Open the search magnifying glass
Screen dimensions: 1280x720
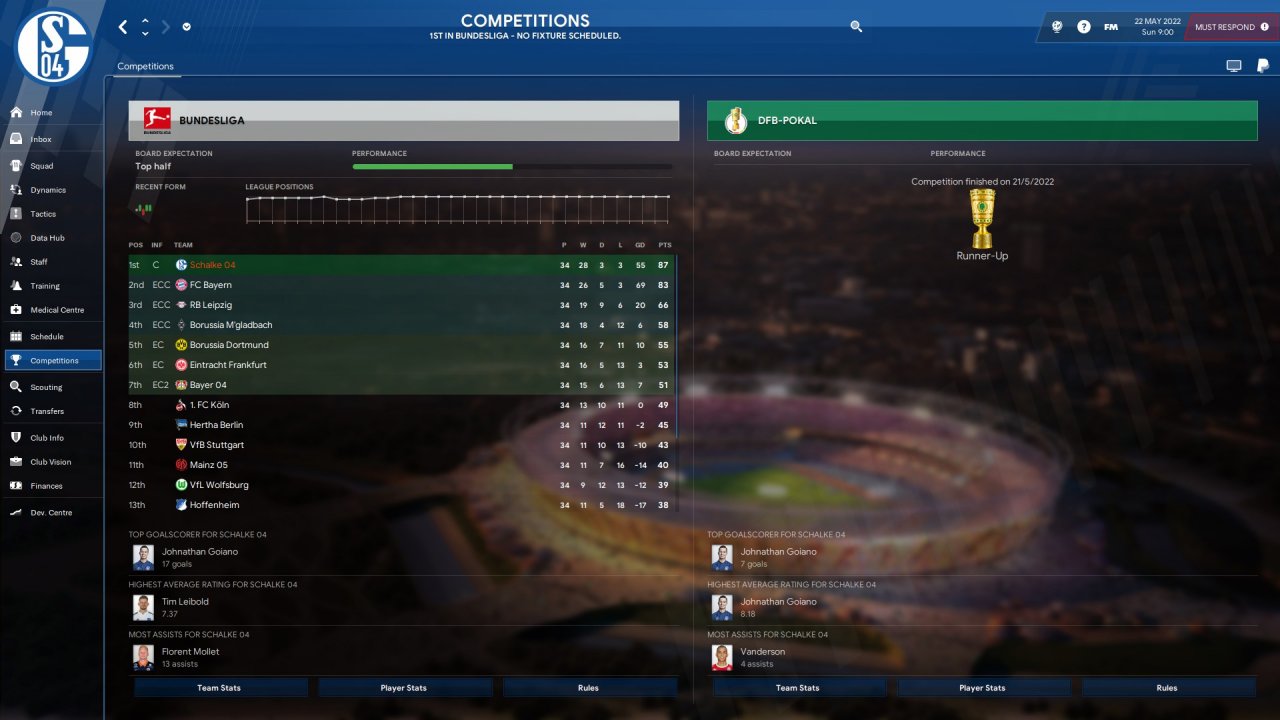click(x=856, y=27)
